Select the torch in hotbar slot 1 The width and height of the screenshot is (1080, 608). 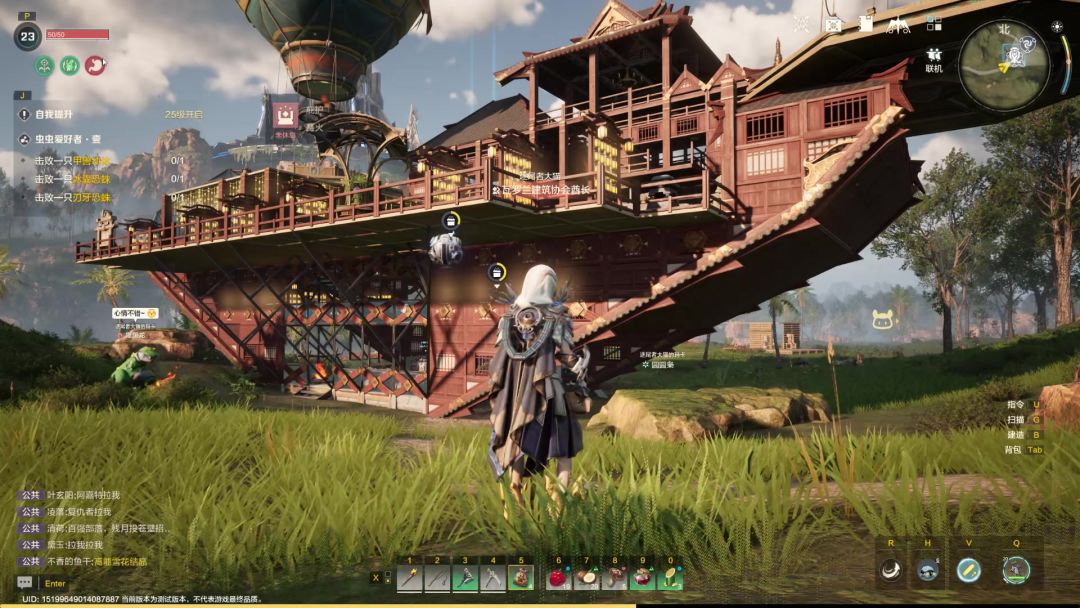click(x=410, y=577)
